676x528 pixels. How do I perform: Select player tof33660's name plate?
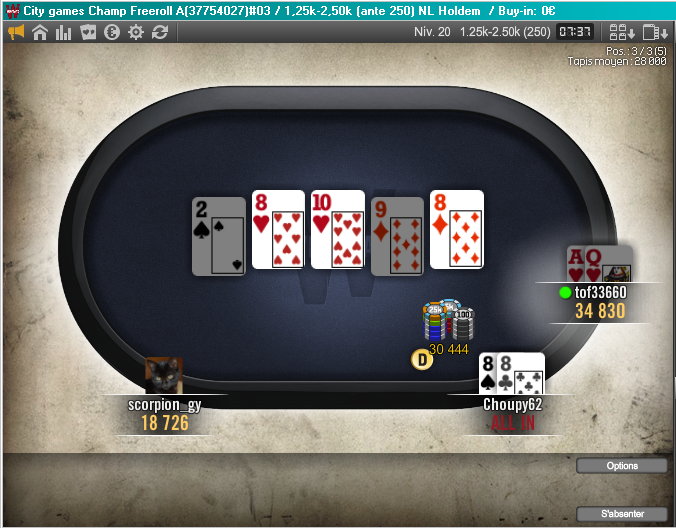[600, 292]
